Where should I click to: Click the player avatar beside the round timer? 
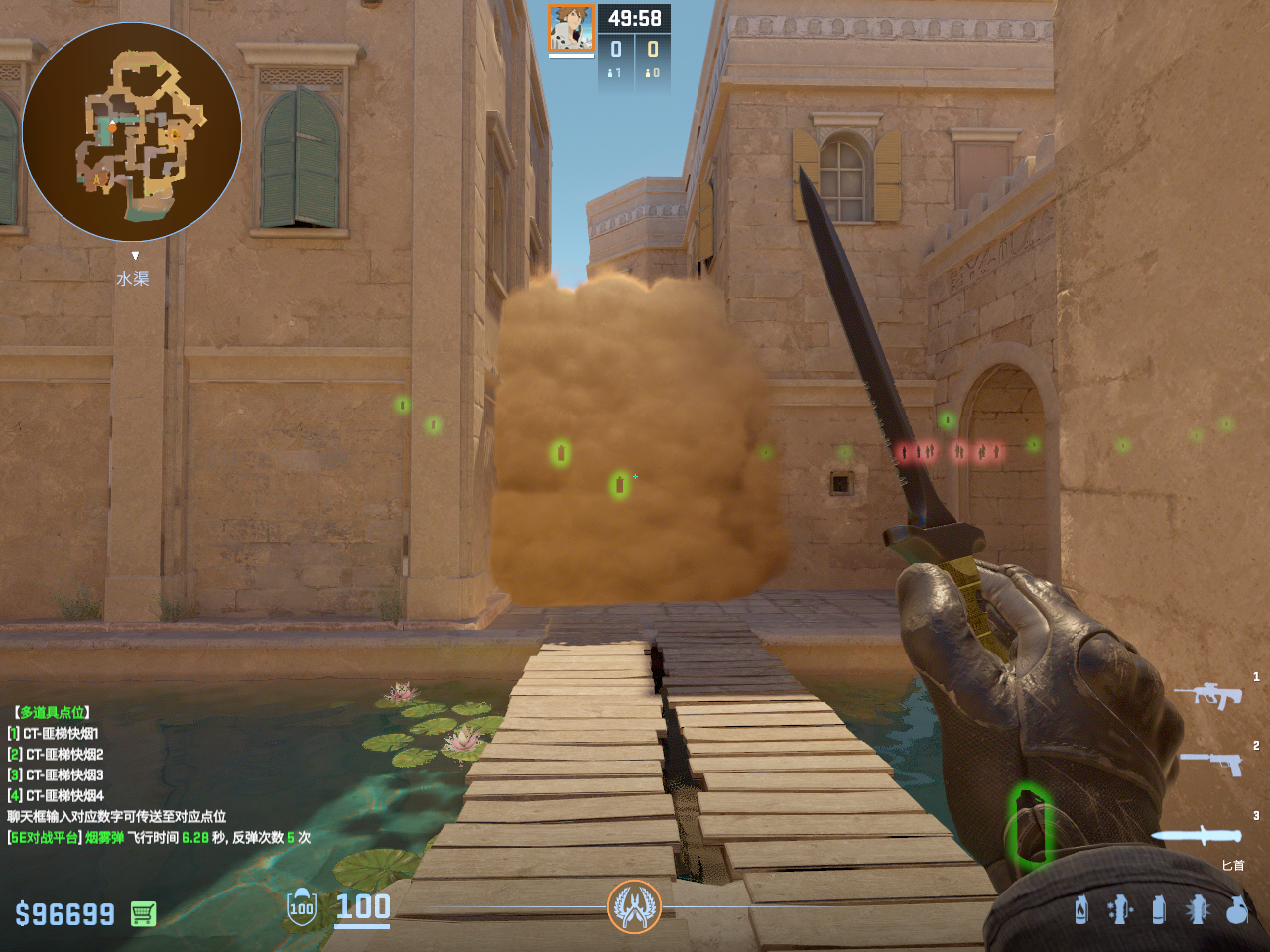tap(571, 29)
